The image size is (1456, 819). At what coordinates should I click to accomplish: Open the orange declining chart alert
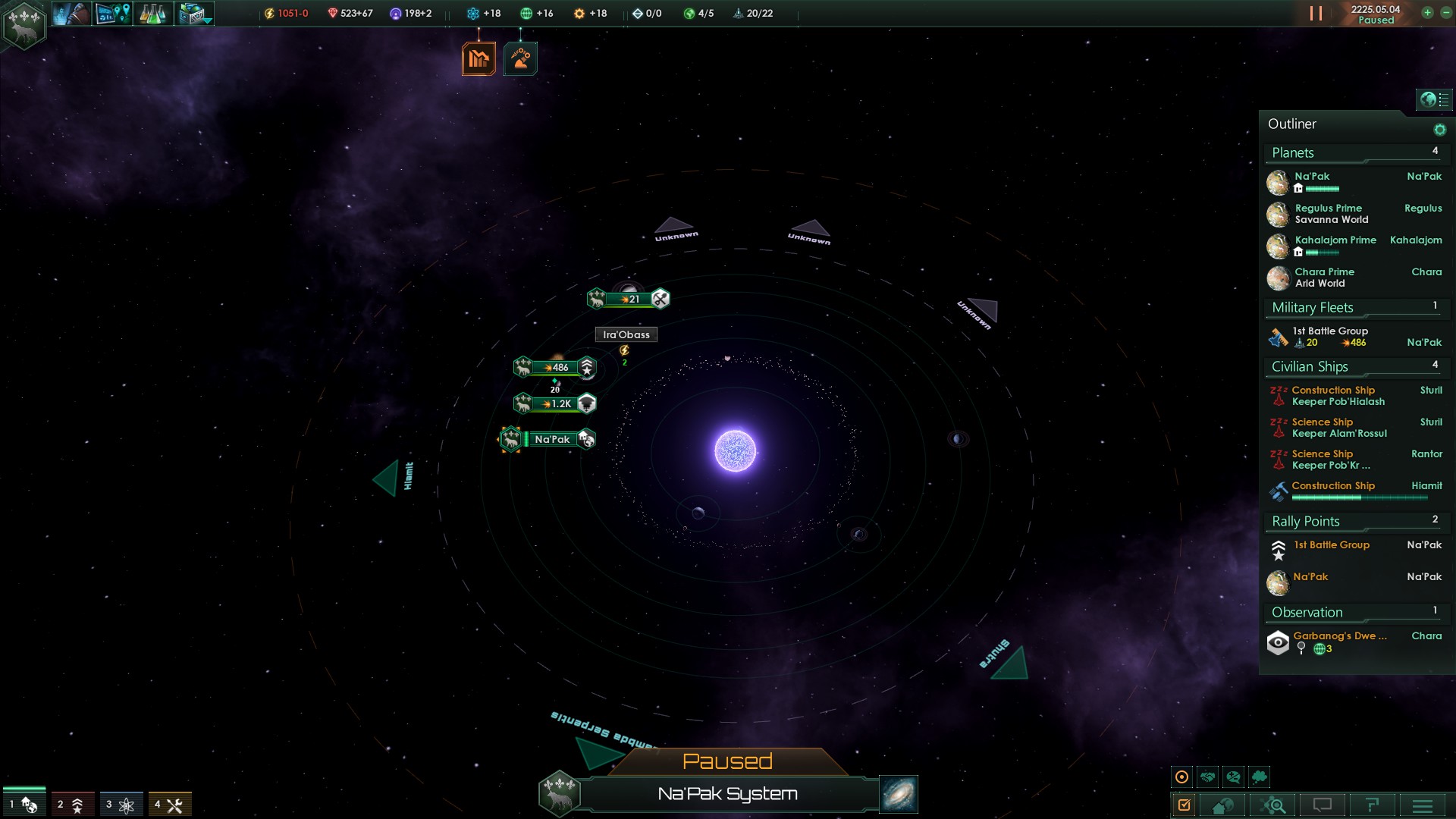click(479, 58)
